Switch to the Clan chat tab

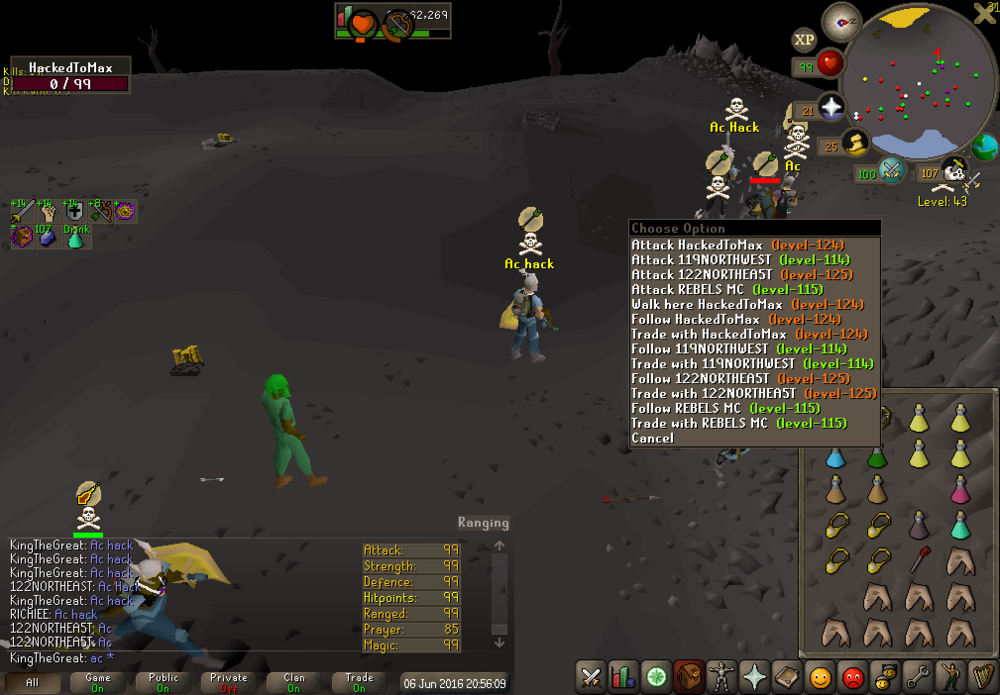pyautogui.click(x=294, y=682)
